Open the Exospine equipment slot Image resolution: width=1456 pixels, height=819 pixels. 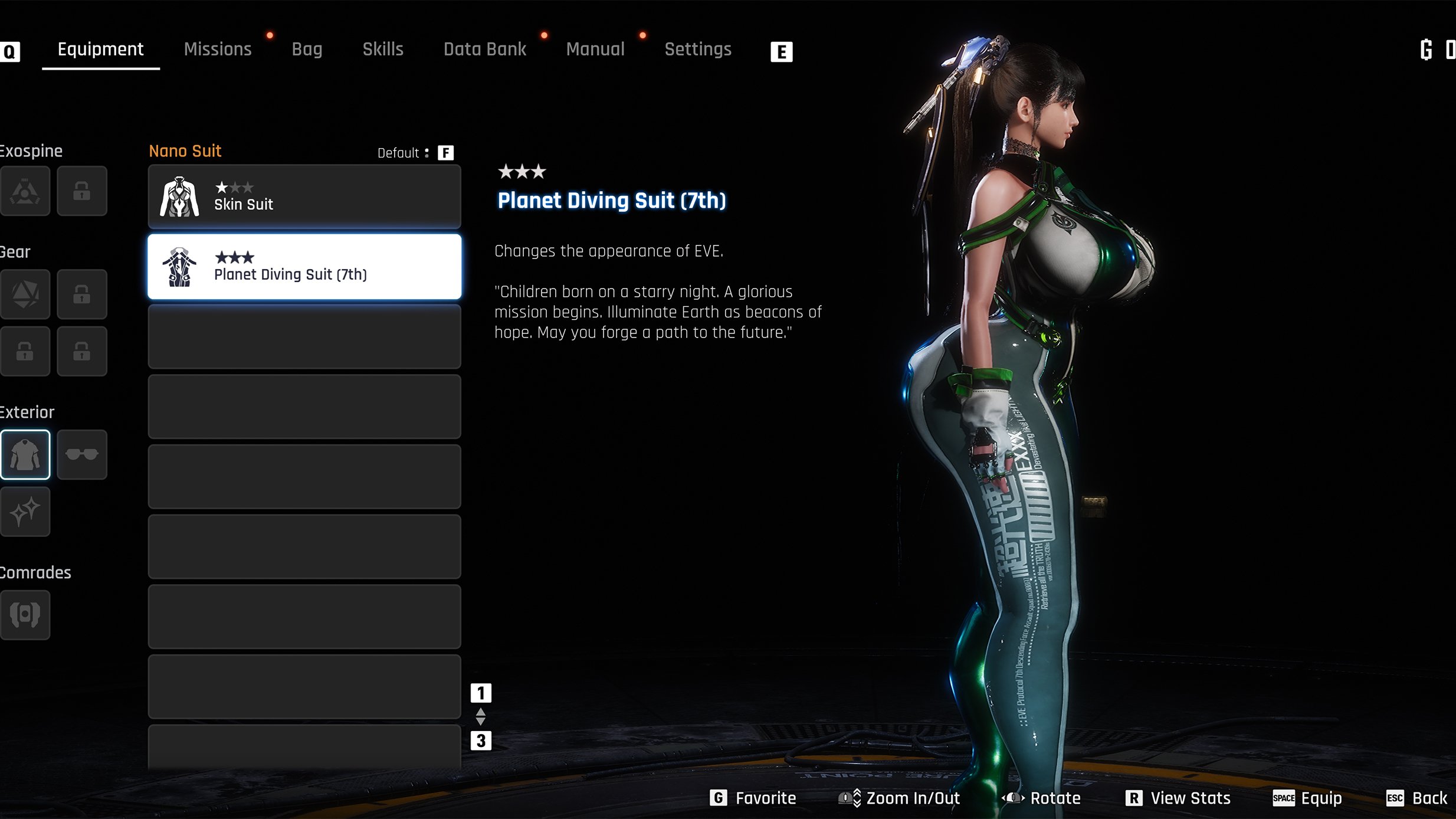25,191
